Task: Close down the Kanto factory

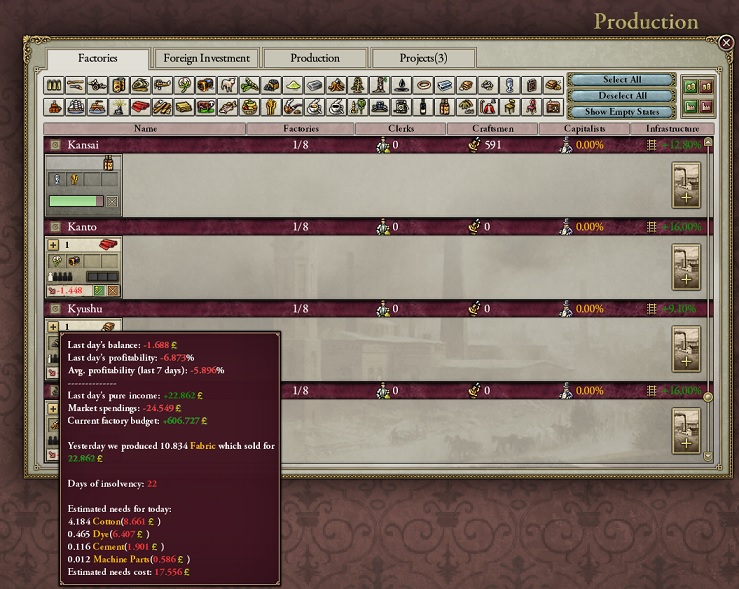Action: click(x=113, y=291)
